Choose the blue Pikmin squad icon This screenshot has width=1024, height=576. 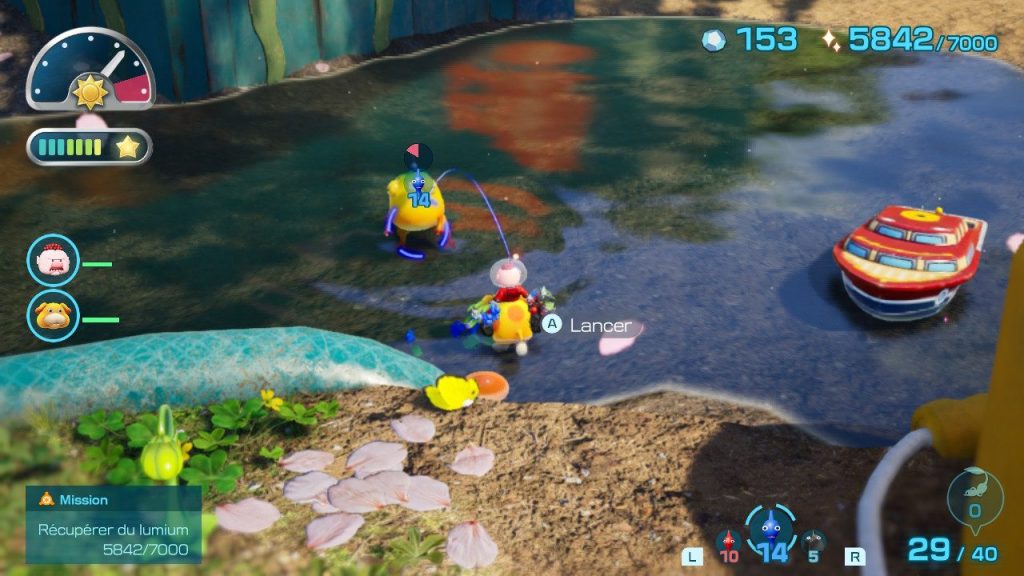click(771, 530)
